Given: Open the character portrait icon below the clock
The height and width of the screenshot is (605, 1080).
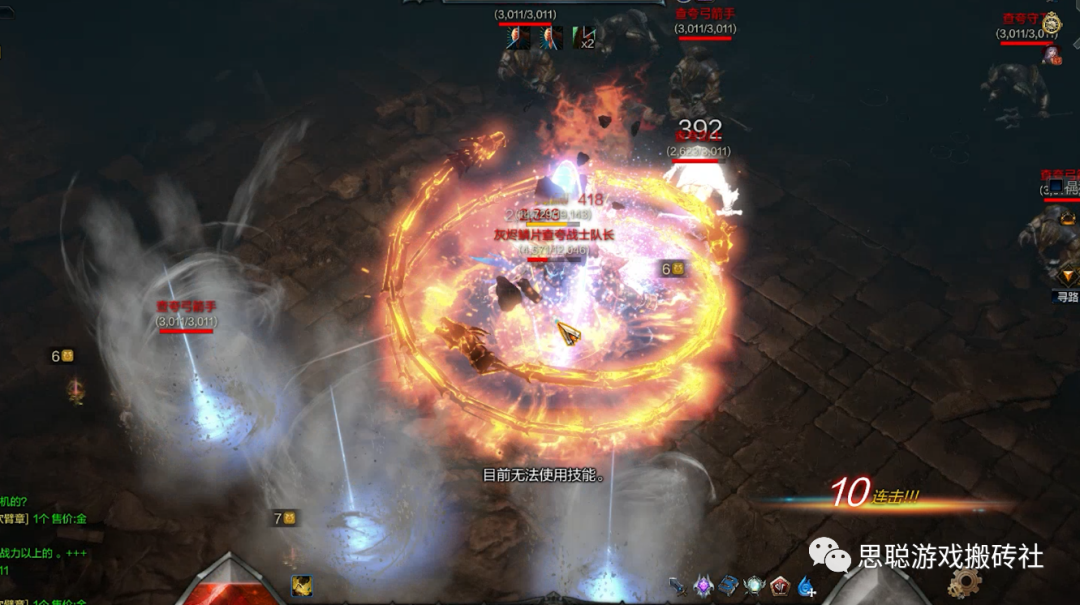Looking at the screenshot, I should (1052, 56).
